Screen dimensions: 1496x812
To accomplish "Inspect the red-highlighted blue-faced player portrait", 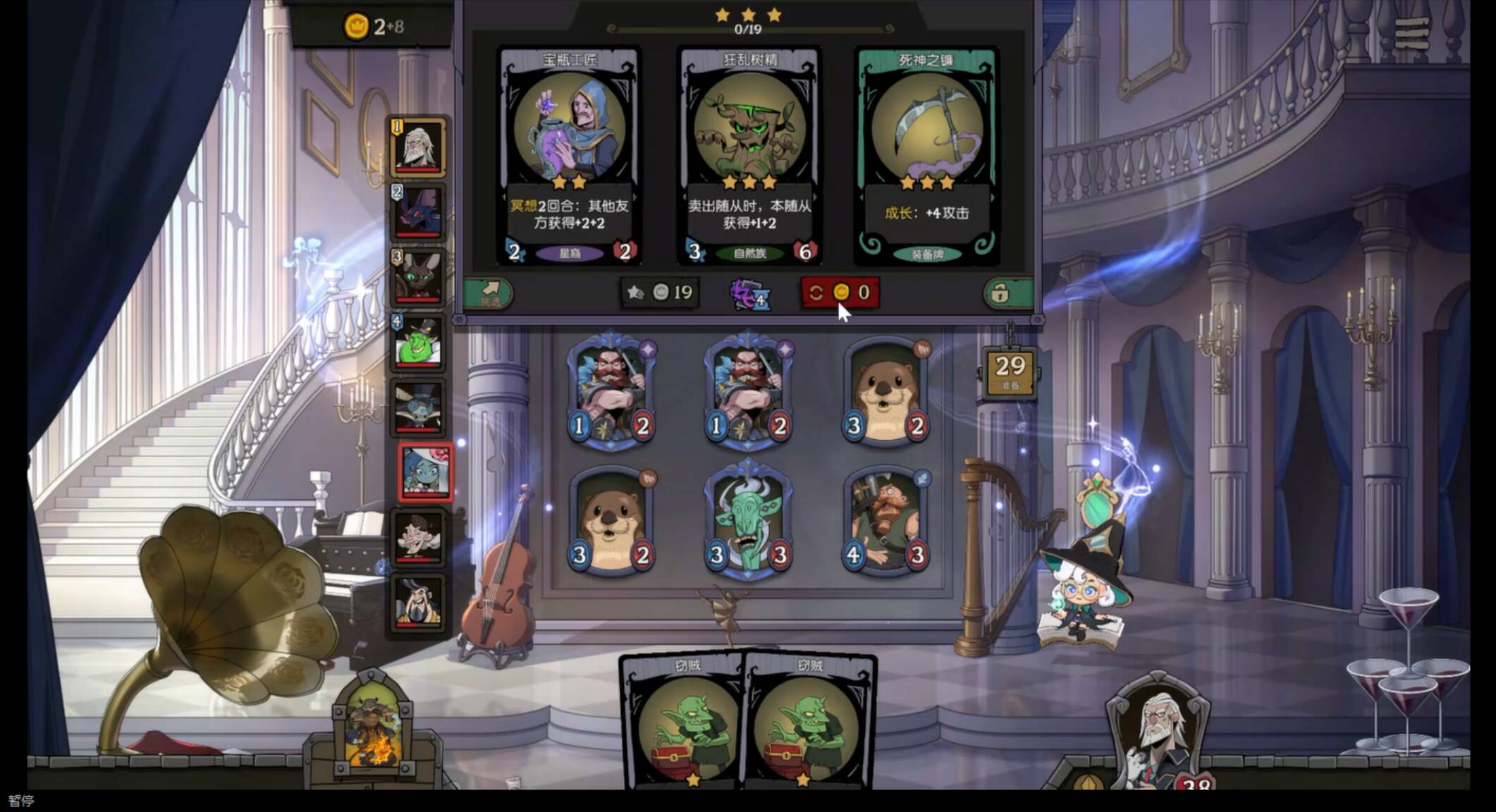I will pos(425,472).
